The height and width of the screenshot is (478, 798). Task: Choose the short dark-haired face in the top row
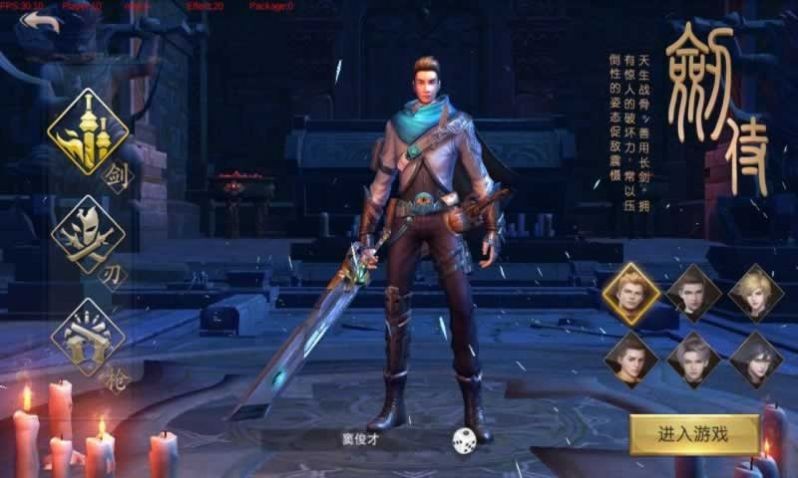tap(693, 292)
